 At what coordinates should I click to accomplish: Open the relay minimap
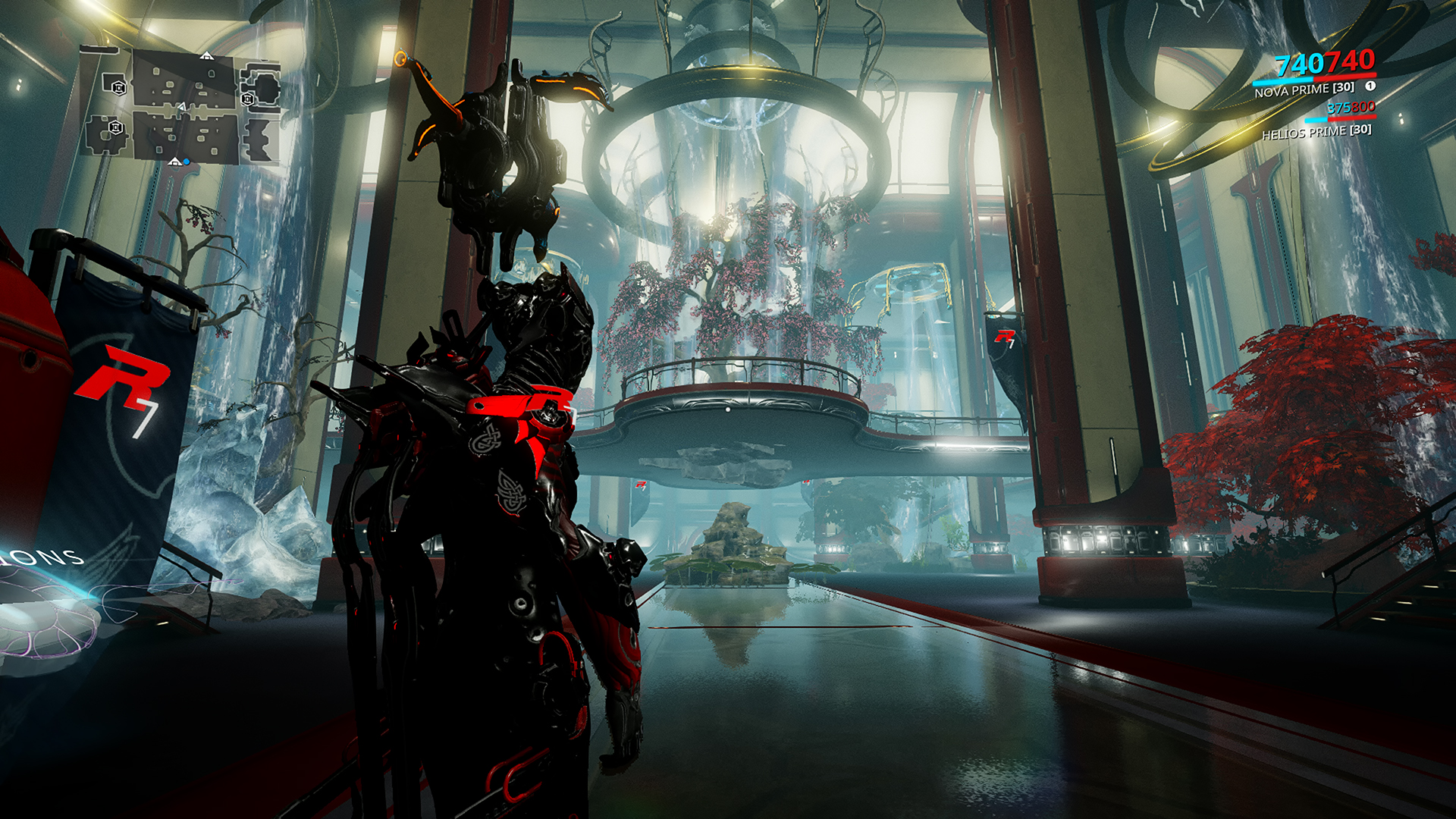click(x=180, y=106)
